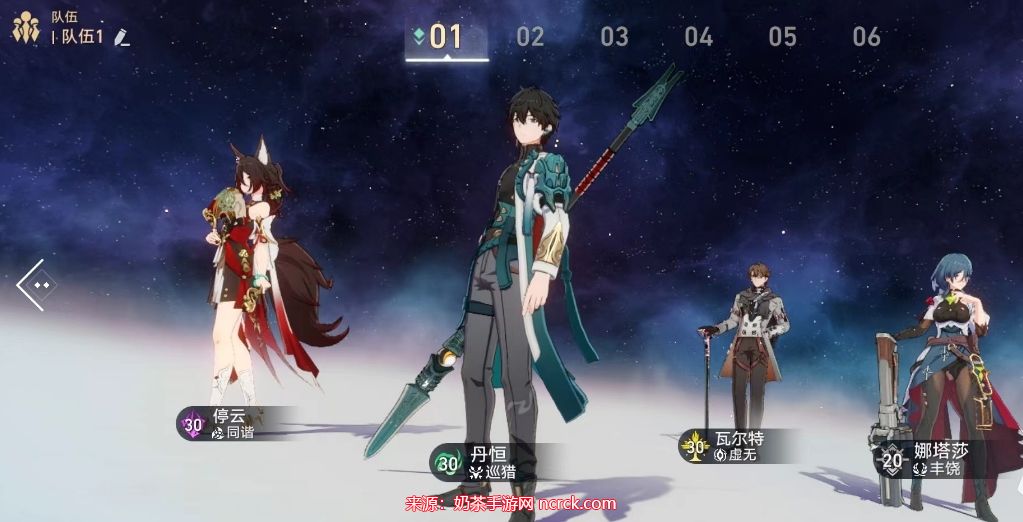Open the team icon in the top corner
1023x522 pixels.
point(25,27)
